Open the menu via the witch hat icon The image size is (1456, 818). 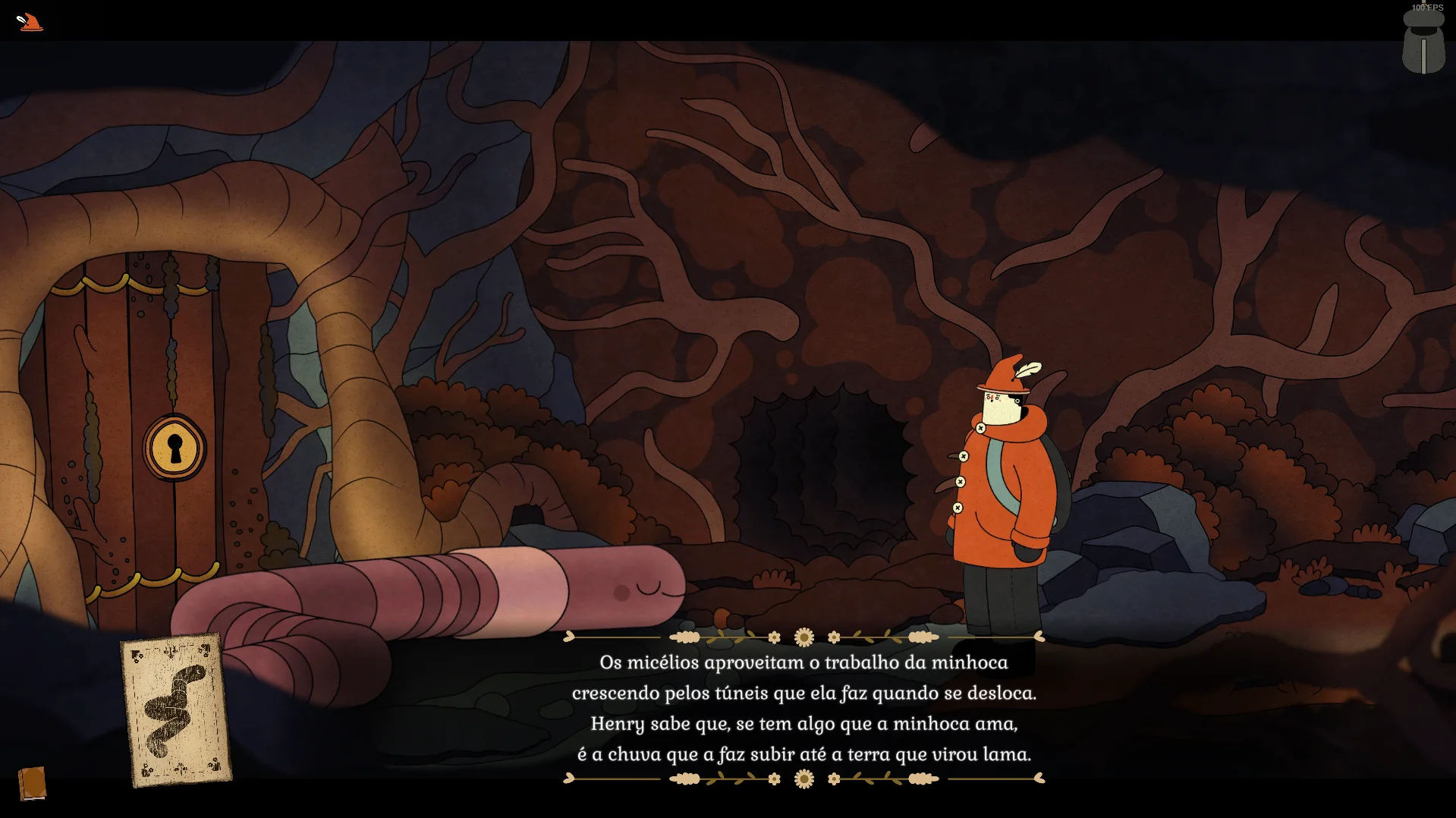click(x=29, y=22)
